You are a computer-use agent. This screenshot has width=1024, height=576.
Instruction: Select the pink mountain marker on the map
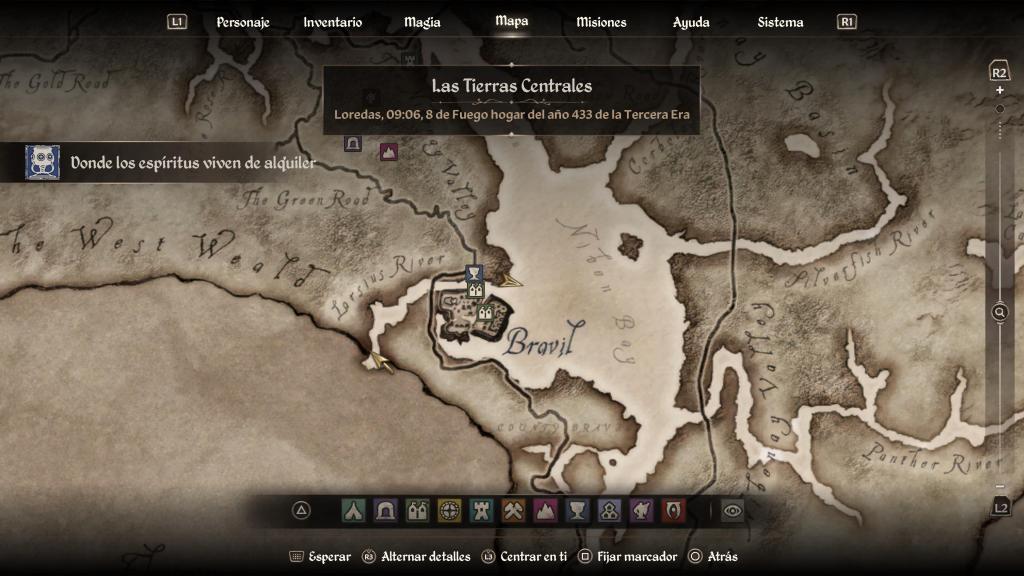coord(389,151)
